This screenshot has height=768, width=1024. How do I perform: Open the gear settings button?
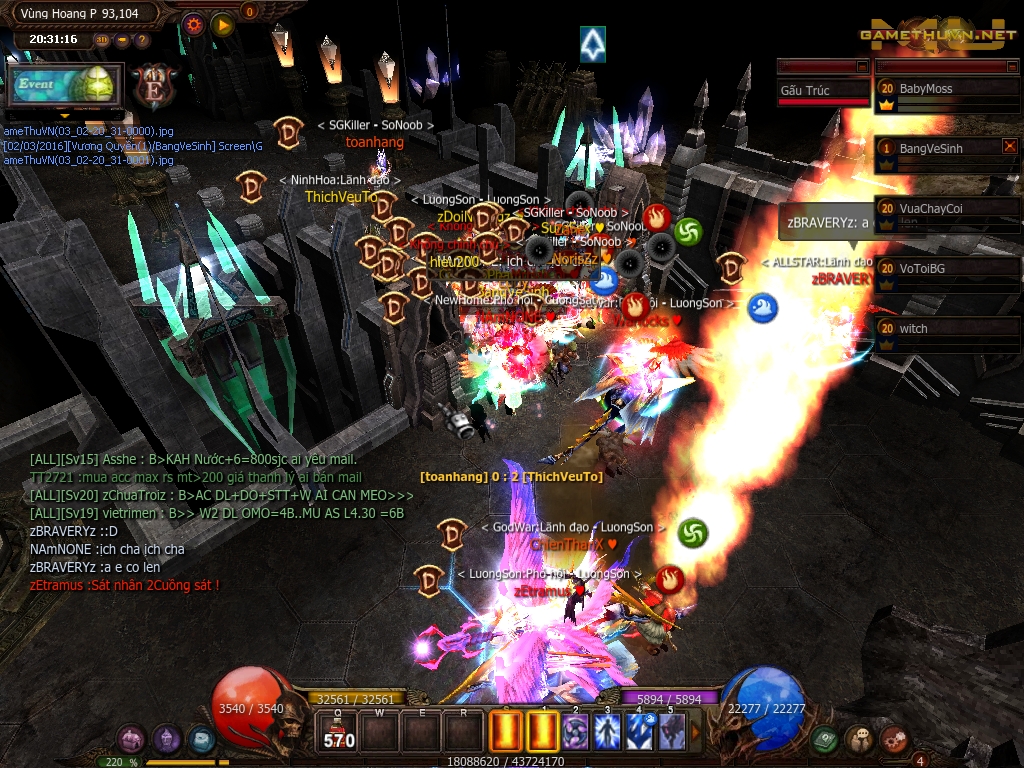point(194,24)
